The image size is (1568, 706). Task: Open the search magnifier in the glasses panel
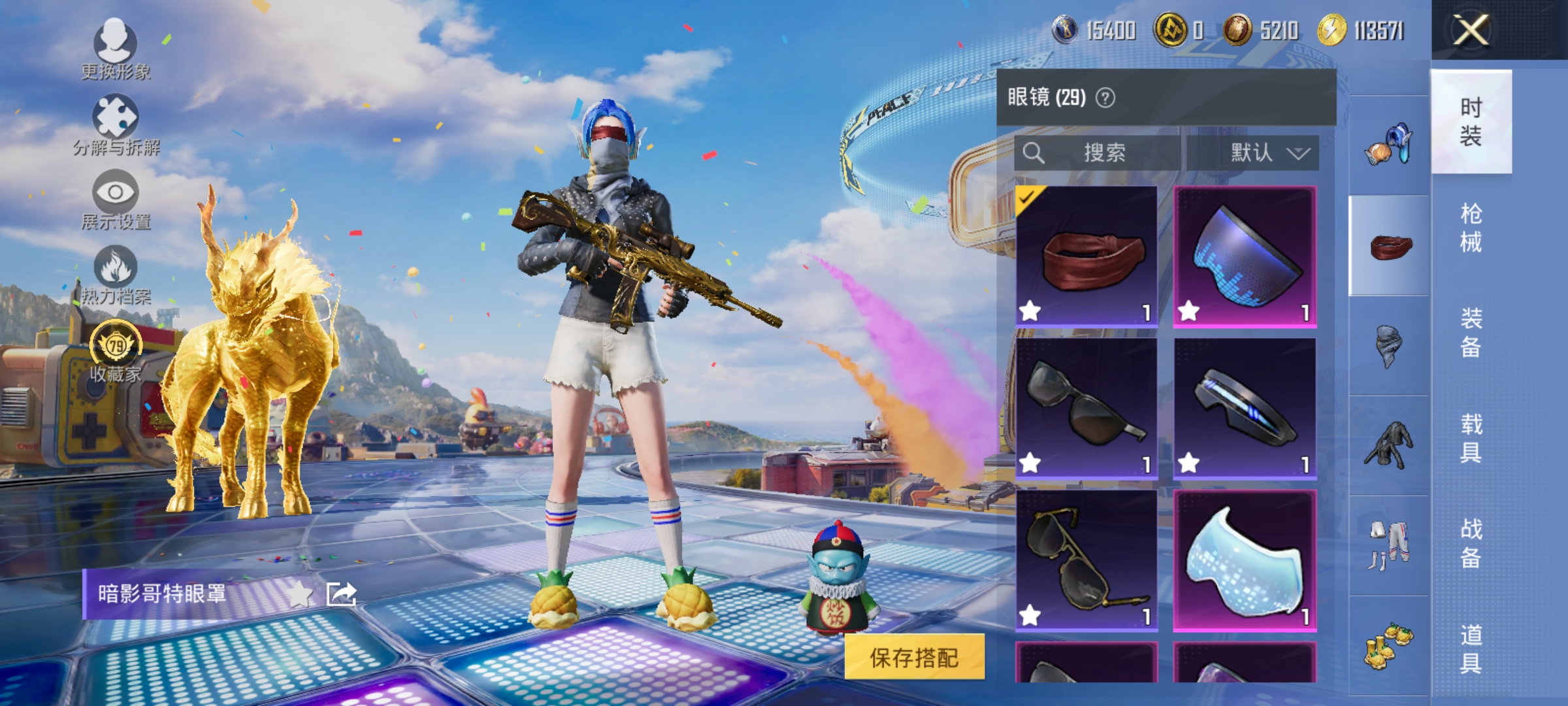pyautogui.click(x=1034, y=152)
